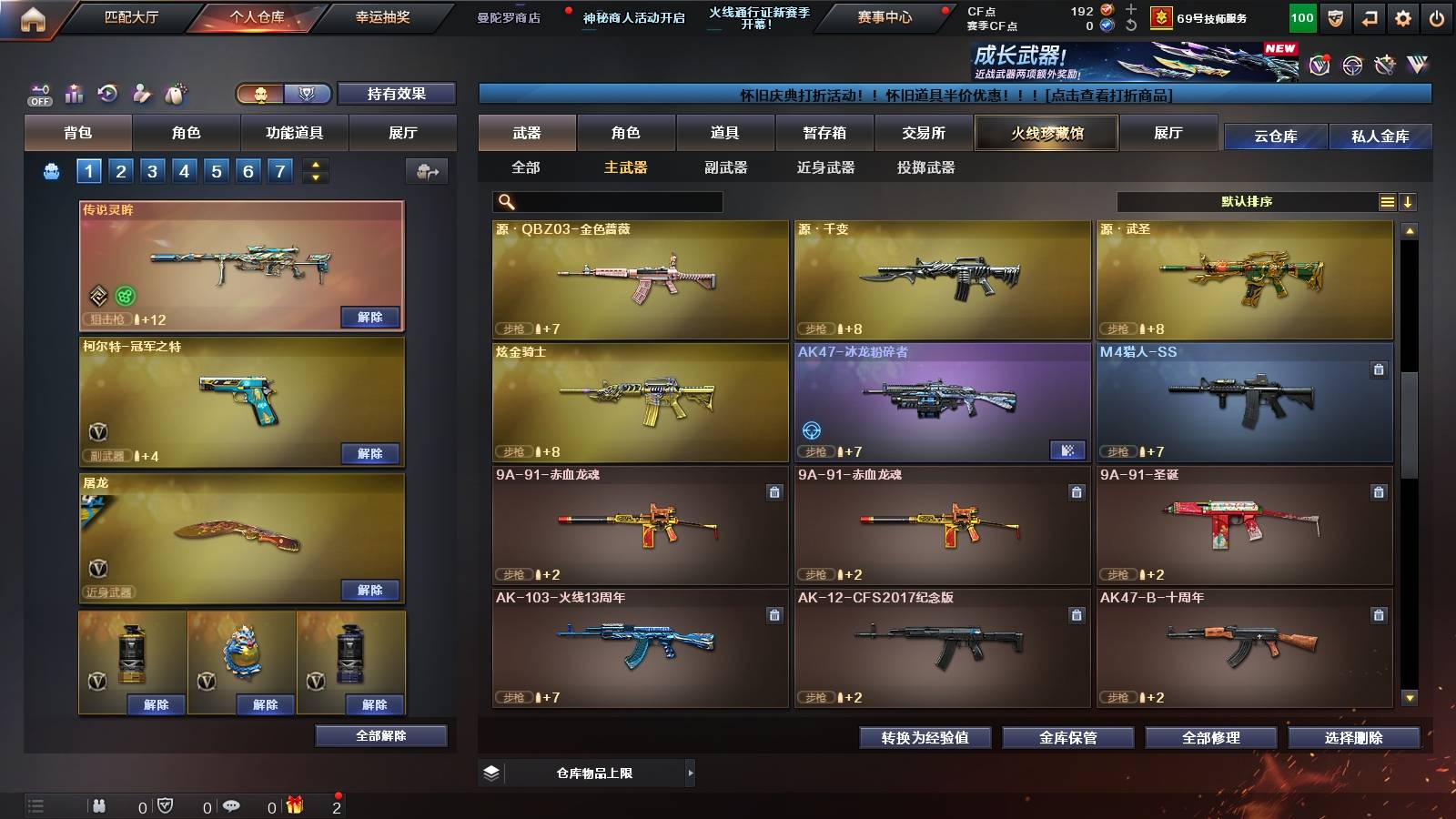Image resolution: width=1456 pixels, height=819 pixels.
Task: Click the 转换为经验值 button
Action: pyautogui.click(x=925, y=739)
